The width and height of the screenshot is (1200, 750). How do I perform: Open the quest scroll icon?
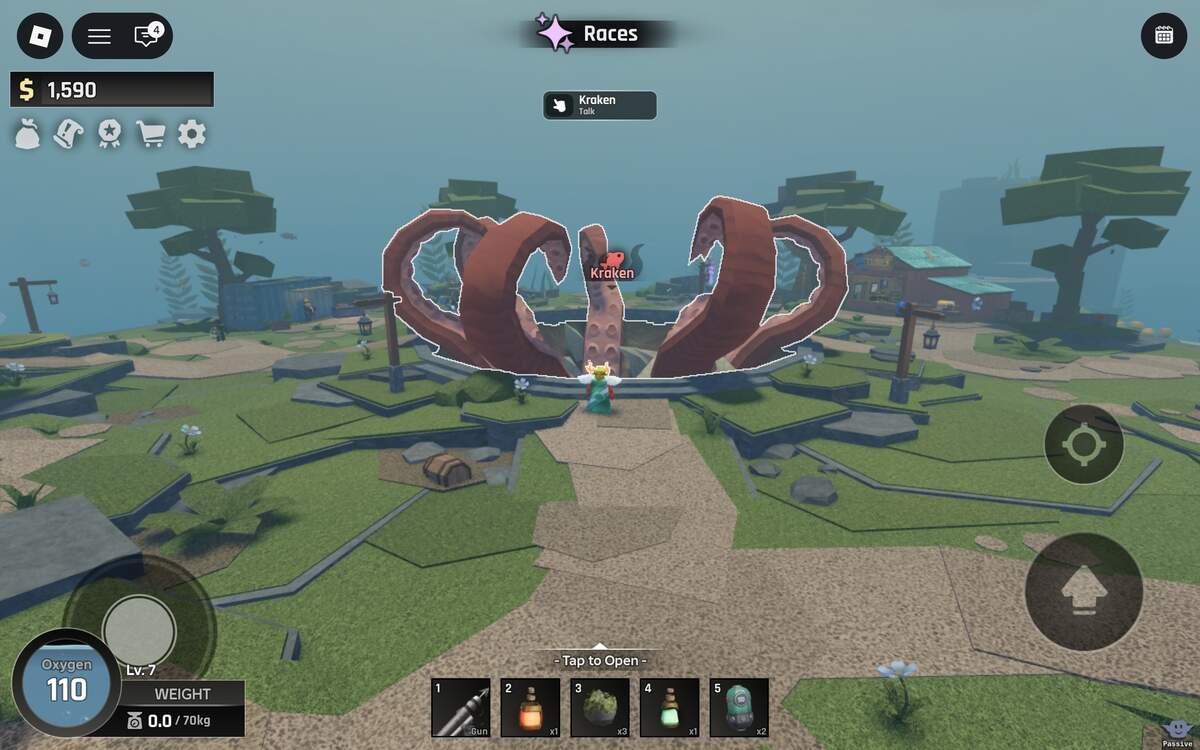coord(68,134)
